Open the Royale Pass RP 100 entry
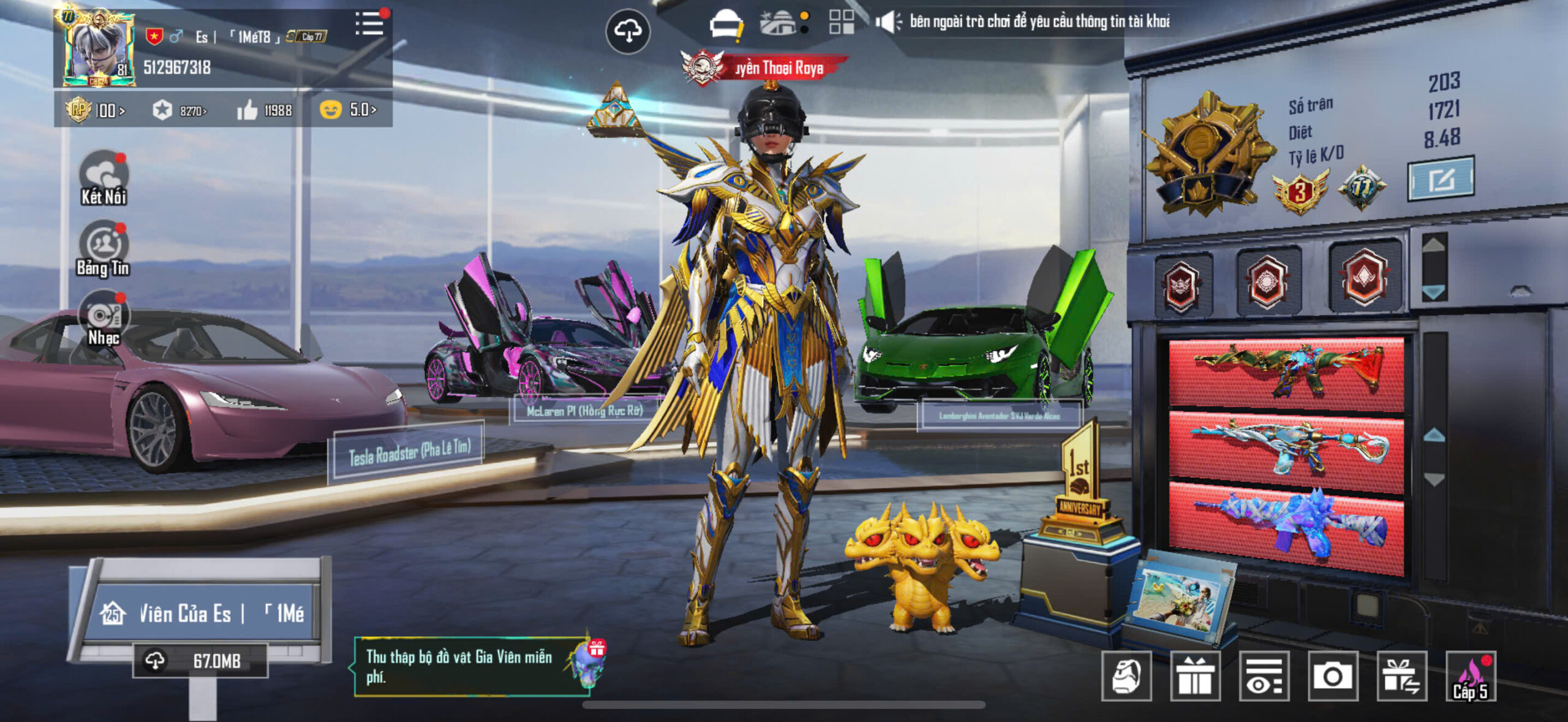 tap(95, 110)
